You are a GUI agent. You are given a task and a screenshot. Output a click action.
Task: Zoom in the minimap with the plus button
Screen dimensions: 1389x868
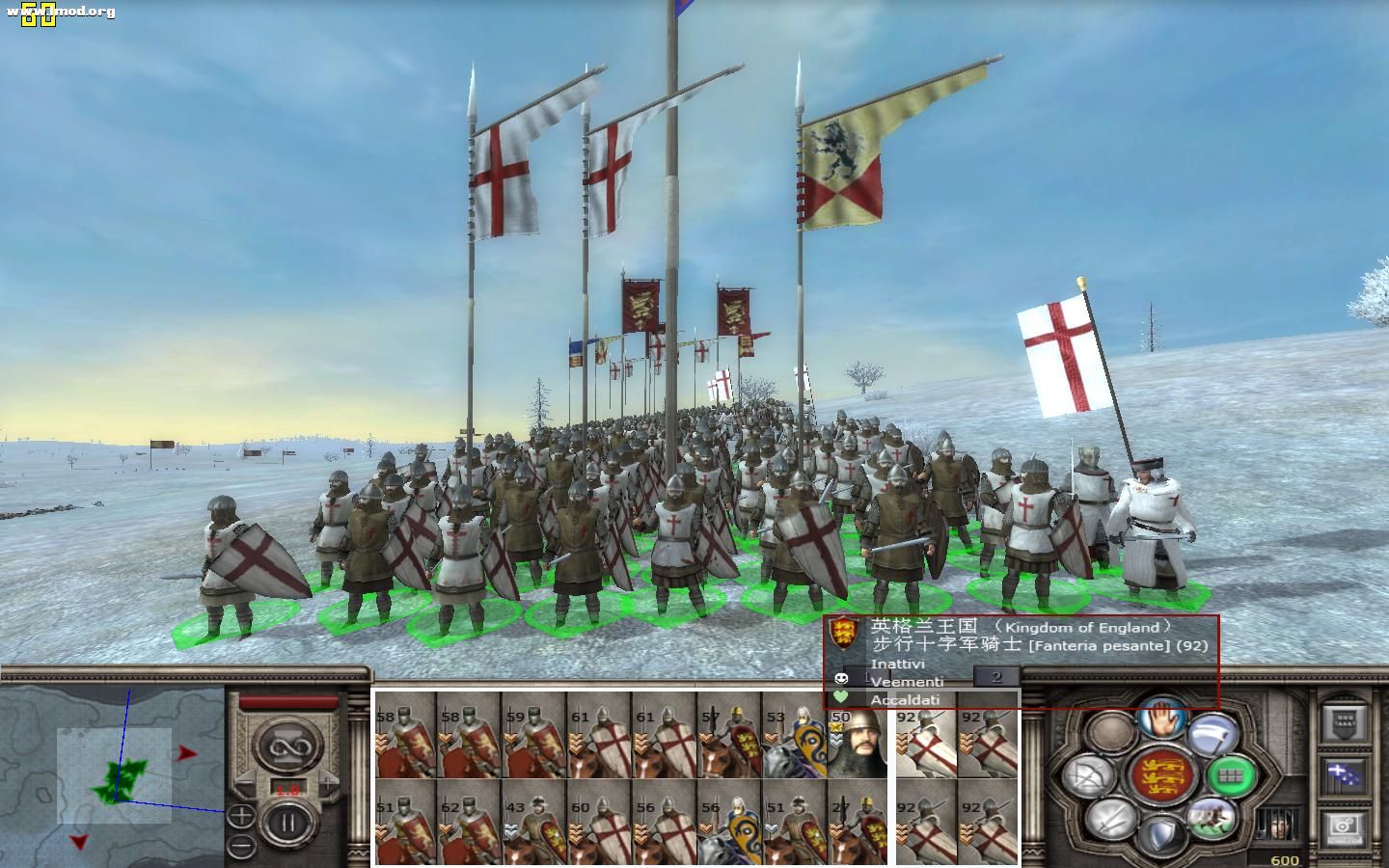pyautogui.click(x=241, y=815)
